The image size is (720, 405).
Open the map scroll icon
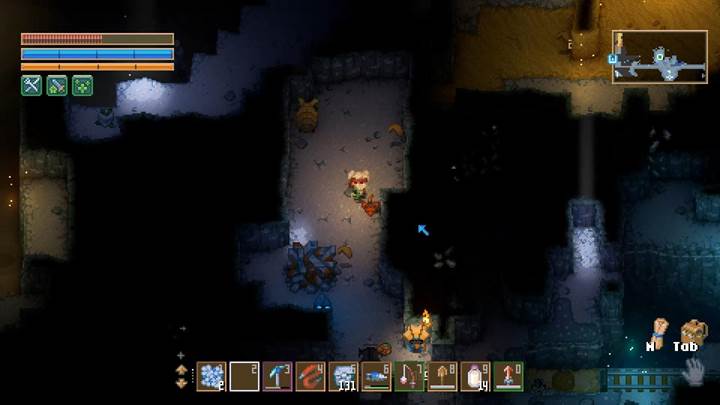[657, 330]
